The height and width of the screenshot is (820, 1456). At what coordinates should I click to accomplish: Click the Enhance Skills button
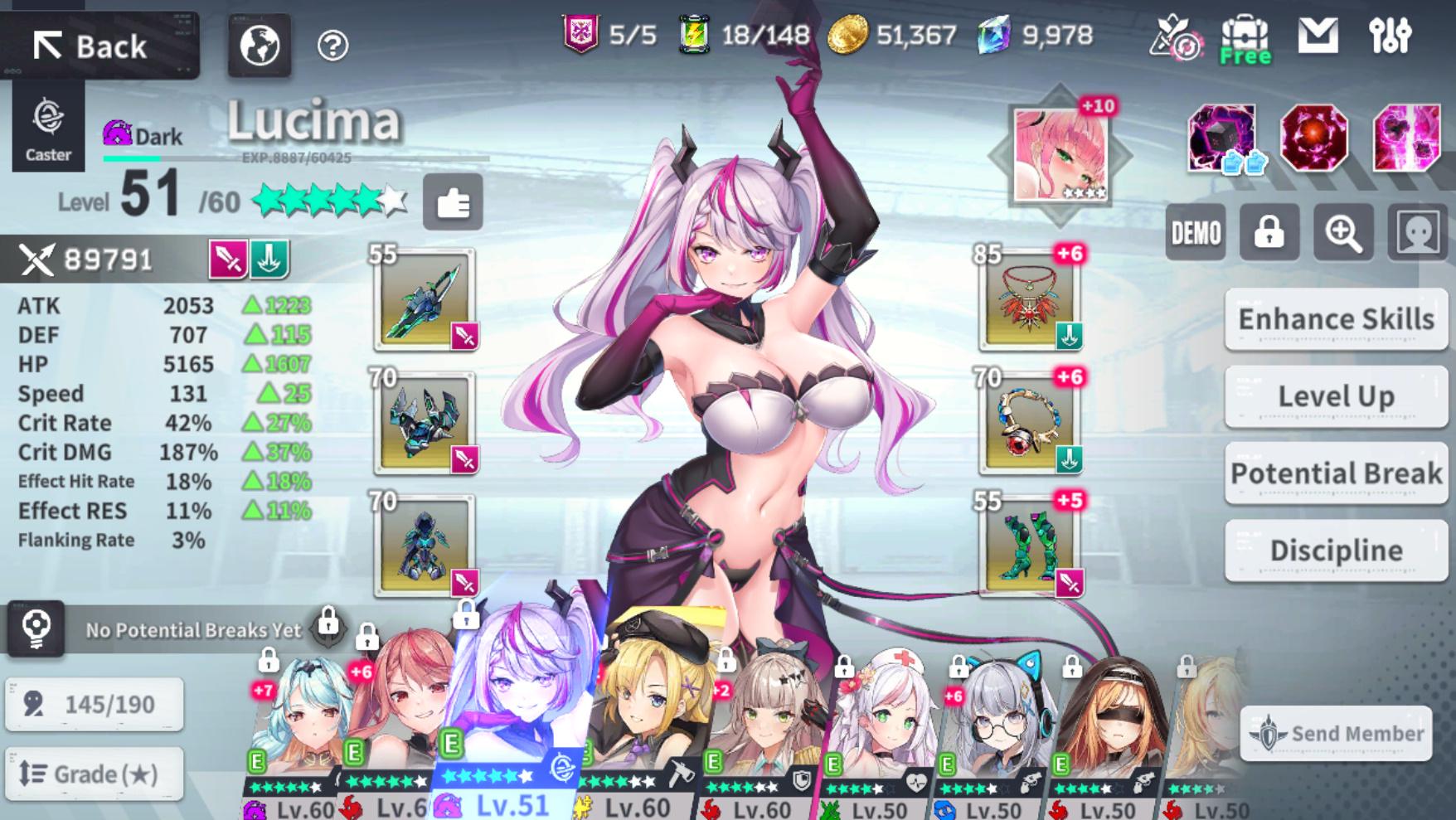(x=1336, y=319)
